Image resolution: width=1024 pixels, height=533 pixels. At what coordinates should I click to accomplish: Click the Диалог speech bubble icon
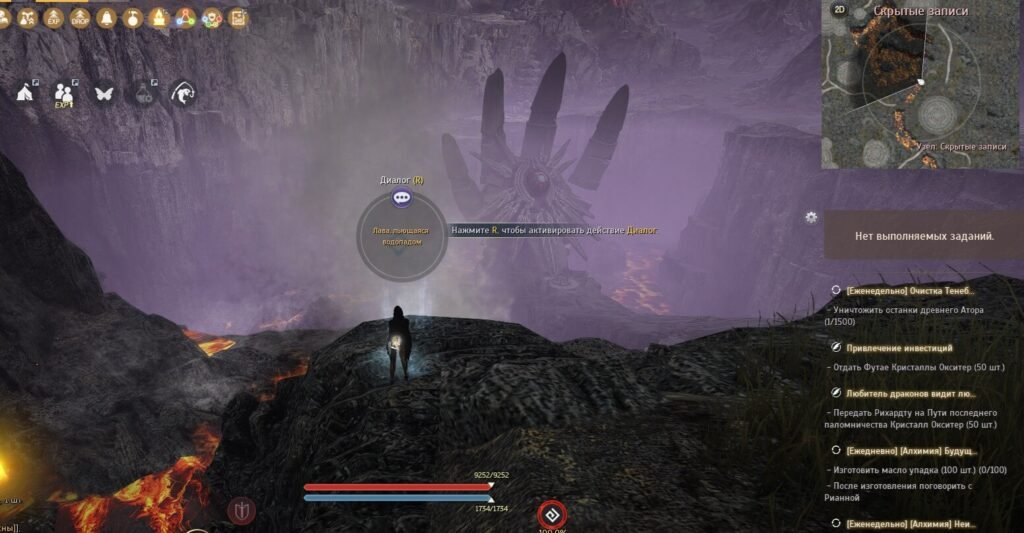tap(402, 198)
